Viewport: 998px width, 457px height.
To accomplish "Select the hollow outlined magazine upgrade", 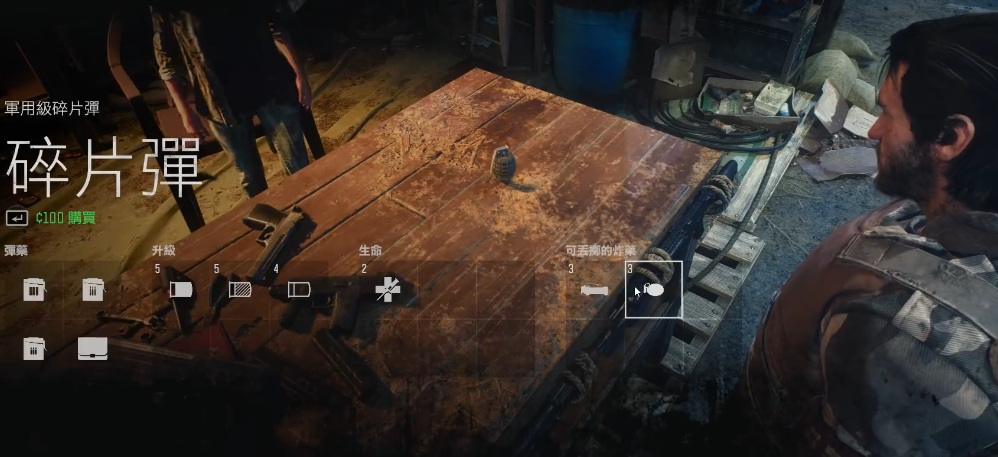I will coord(299,290).
